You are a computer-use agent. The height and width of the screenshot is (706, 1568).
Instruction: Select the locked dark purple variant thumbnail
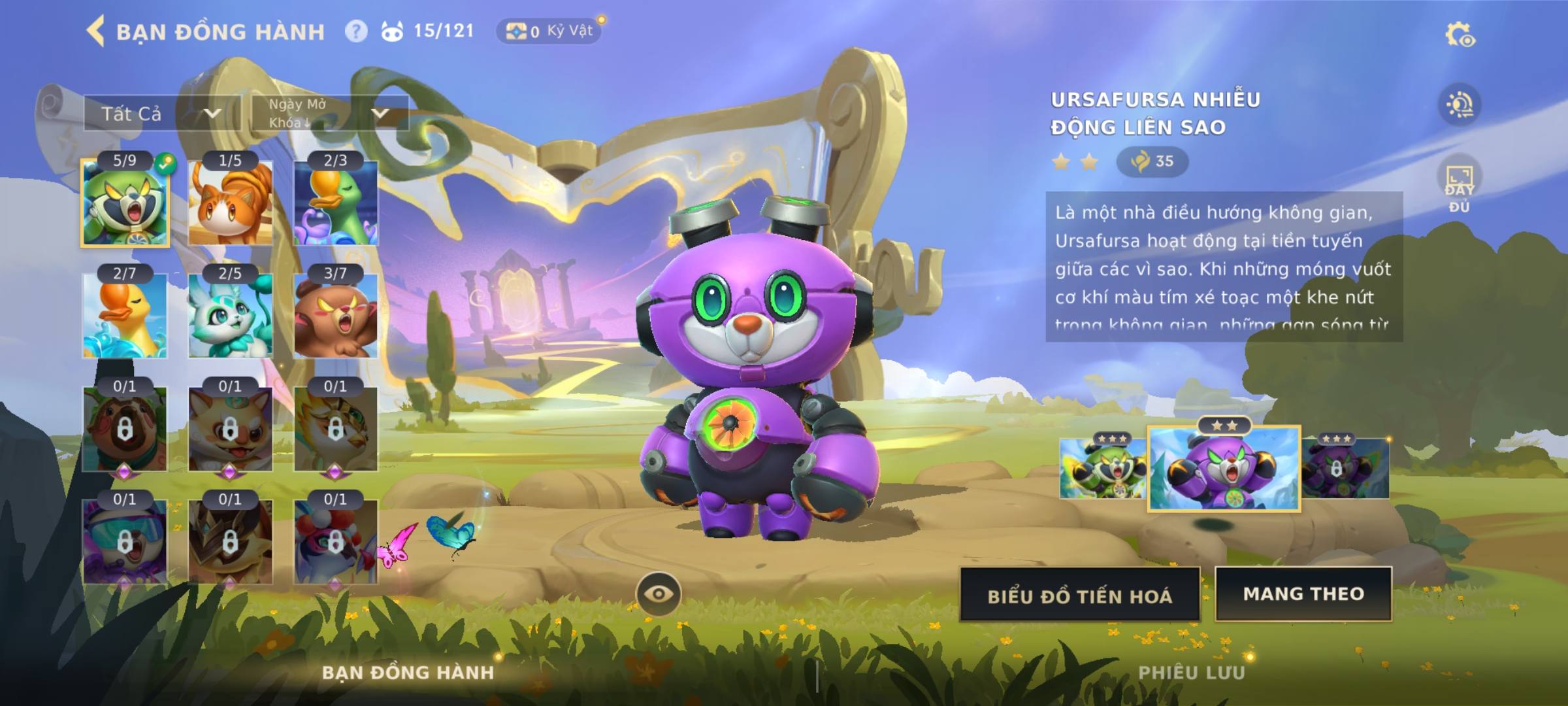click(1345, 469)
